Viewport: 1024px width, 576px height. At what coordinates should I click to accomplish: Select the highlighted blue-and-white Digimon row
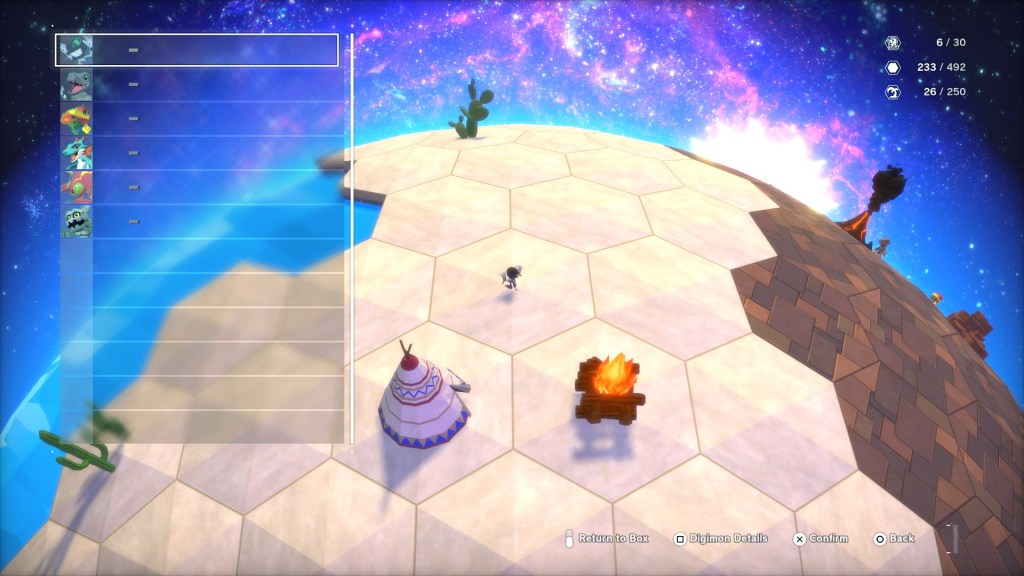coord(197,50)
